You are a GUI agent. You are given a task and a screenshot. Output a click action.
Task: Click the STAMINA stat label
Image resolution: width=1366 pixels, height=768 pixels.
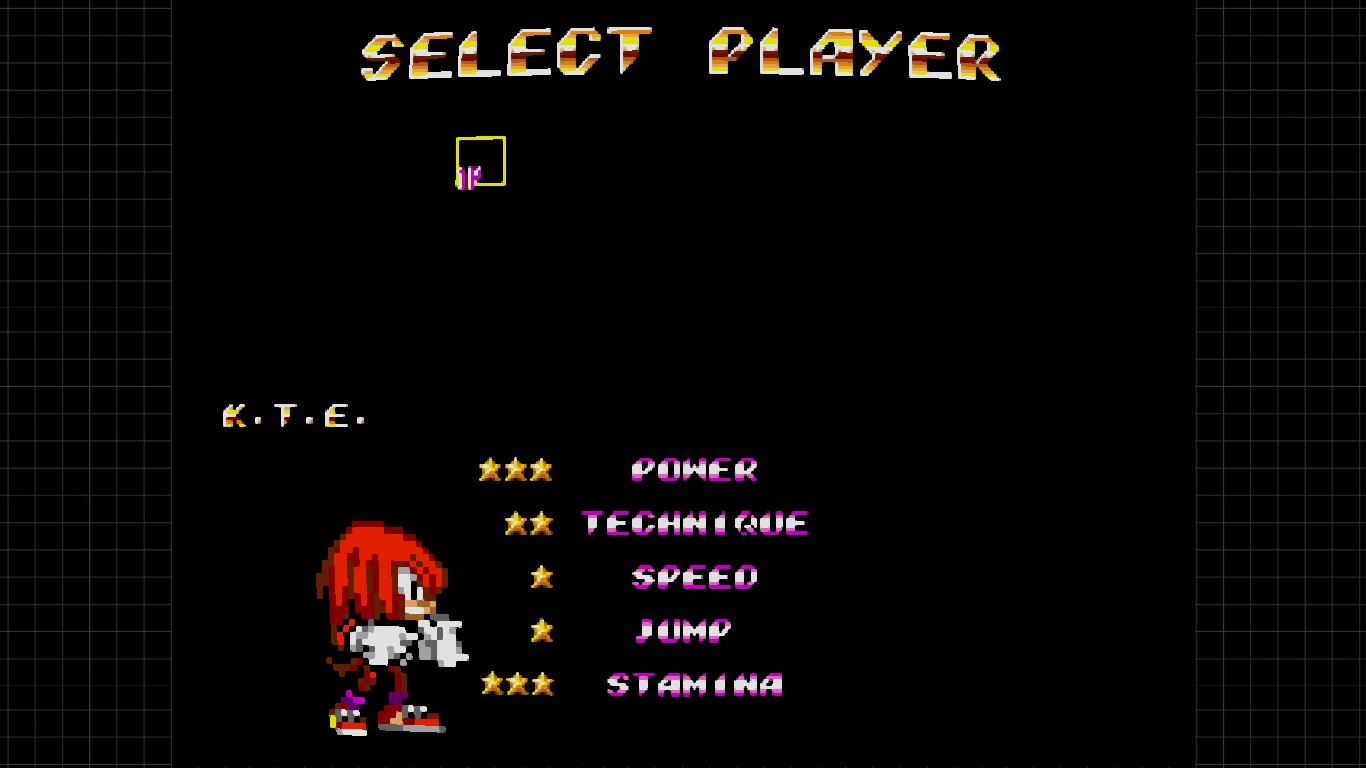click(x=694, y=685)
